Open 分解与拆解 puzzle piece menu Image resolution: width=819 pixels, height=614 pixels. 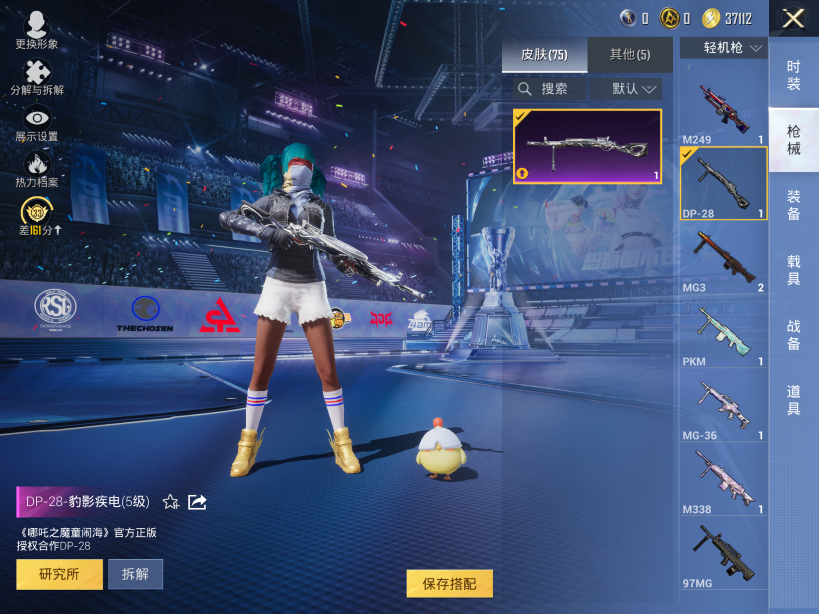click(x=36, y=77)
